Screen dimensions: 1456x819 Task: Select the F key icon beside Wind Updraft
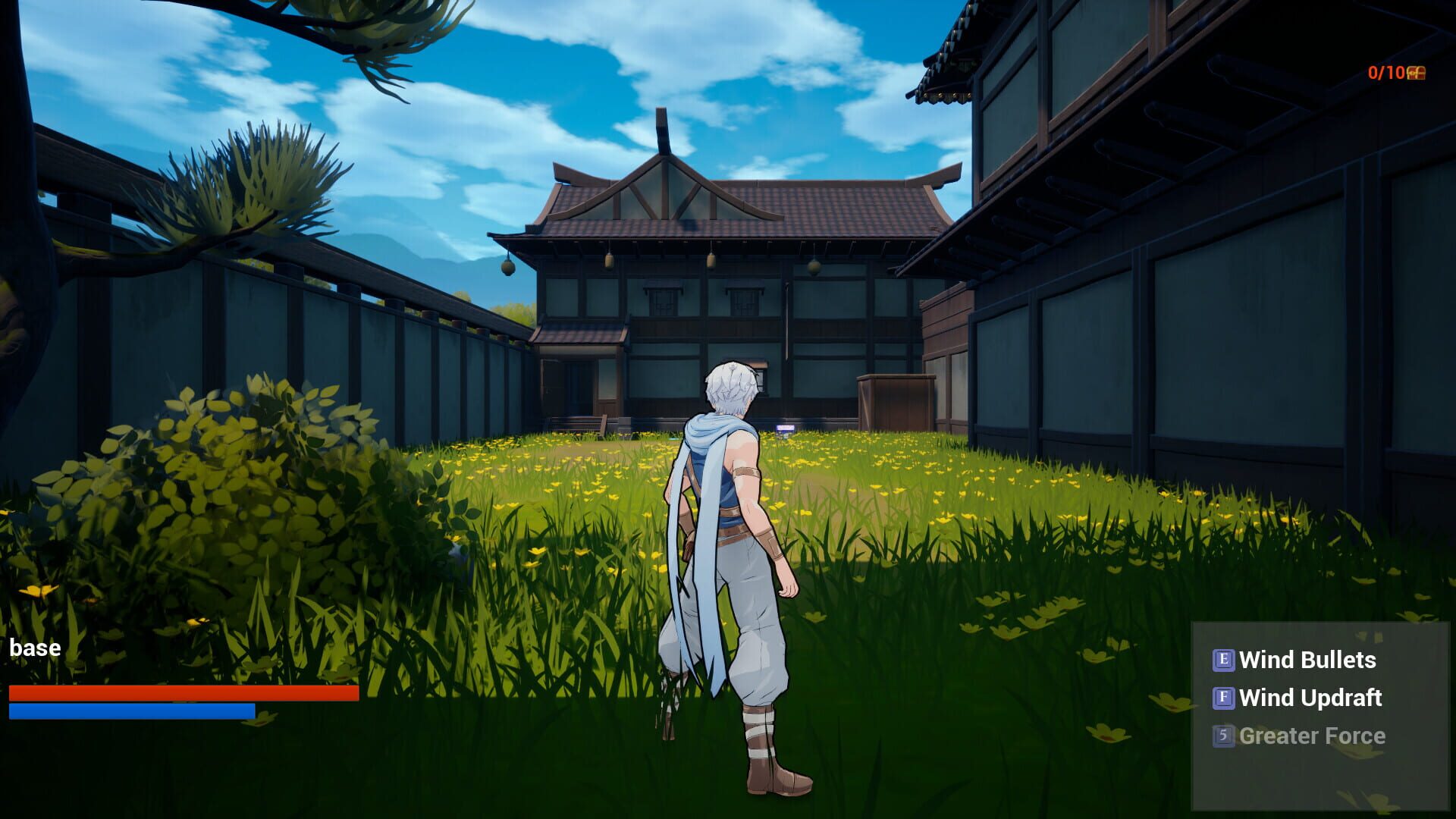[x=1223, y=698]
